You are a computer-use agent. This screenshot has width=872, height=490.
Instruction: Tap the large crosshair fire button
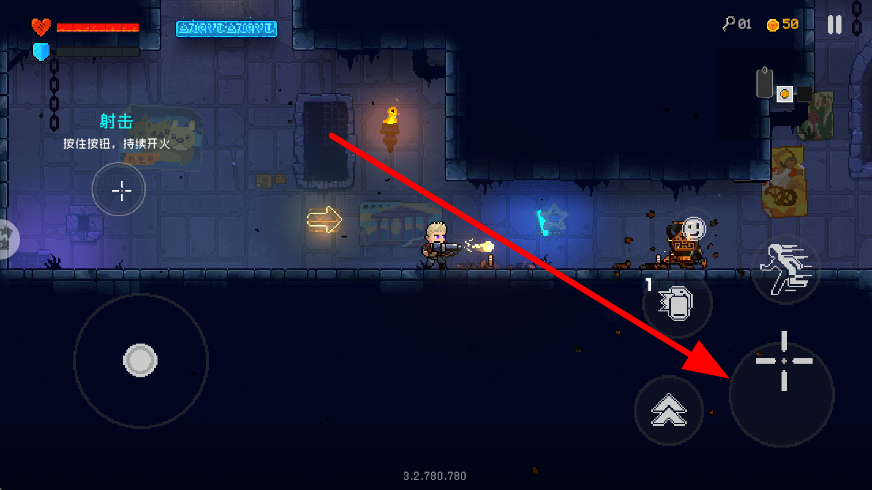click(x=782, y=388)
